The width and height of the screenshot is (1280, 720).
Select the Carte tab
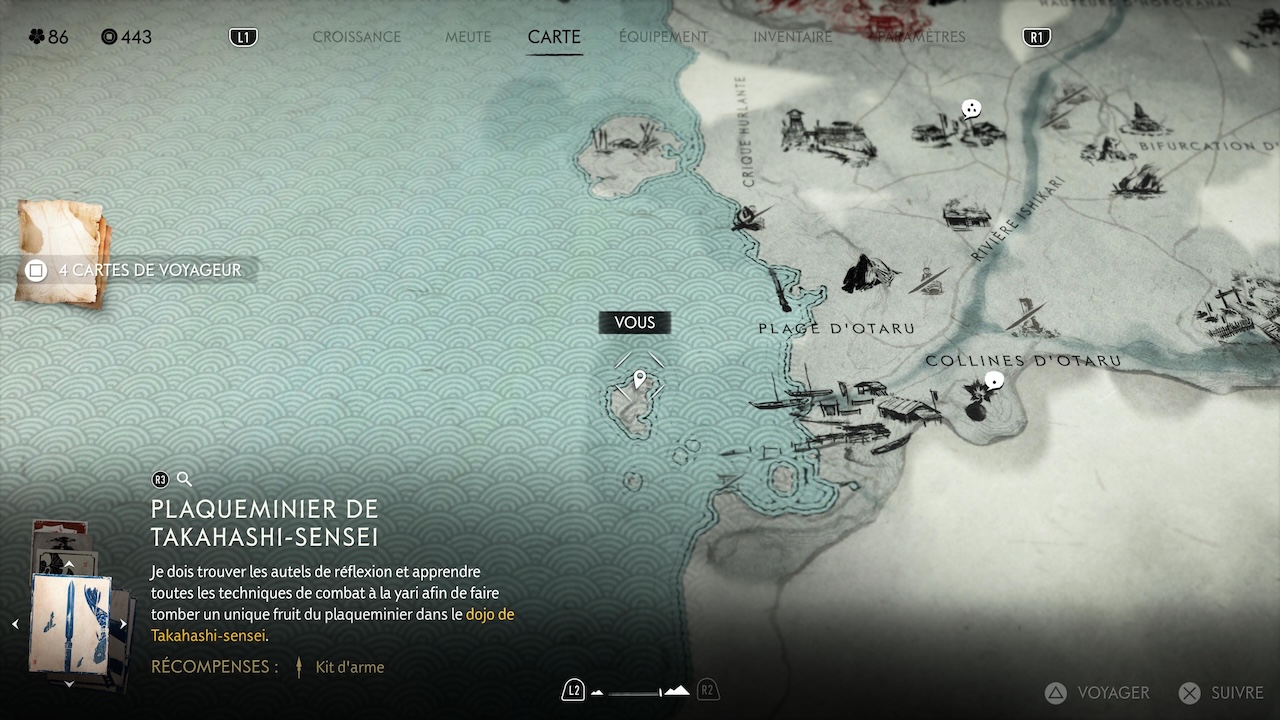(554, 37)
